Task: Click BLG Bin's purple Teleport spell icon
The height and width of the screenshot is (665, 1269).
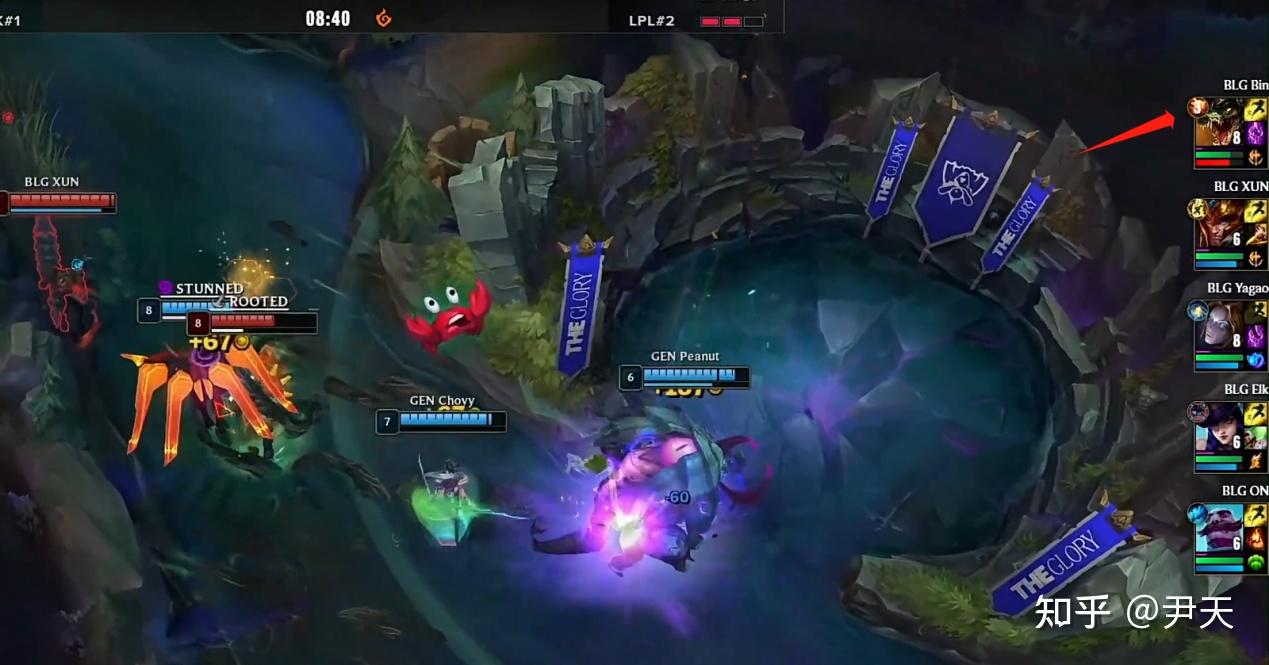Action: point(1255,134)
